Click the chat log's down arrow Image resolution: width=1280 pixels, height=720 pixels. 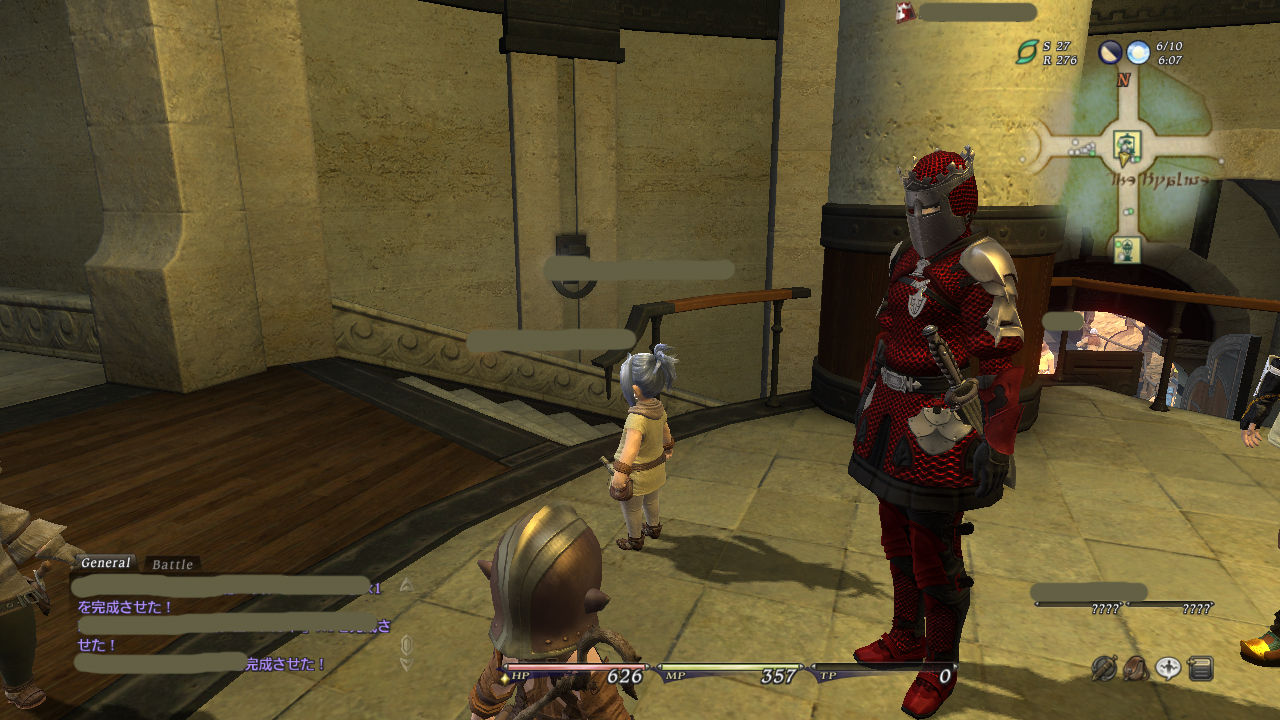pyautogui.click(x=406, y=663)
